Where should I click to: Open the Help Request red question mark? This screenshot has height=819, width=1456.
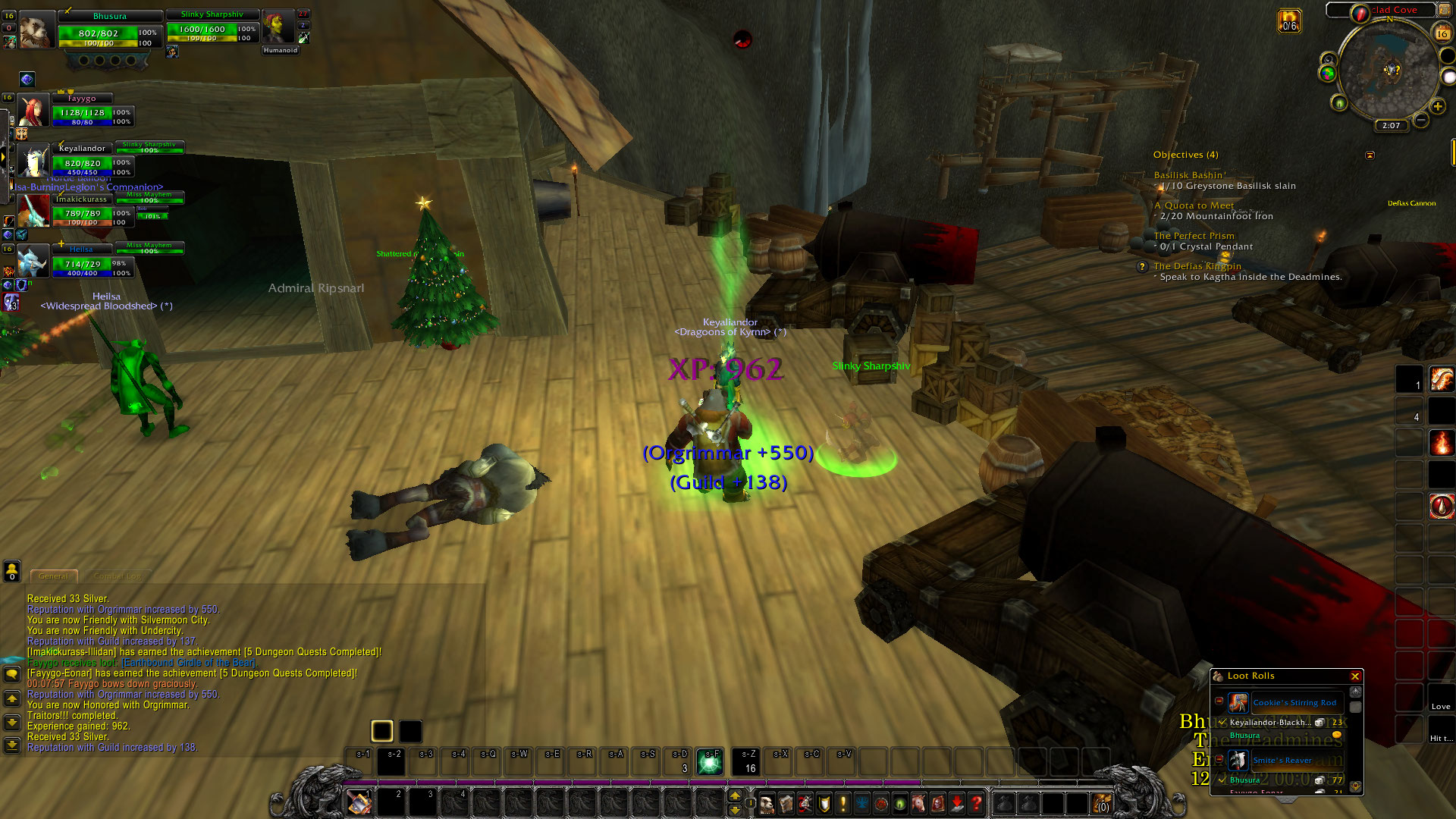(977, 802)
